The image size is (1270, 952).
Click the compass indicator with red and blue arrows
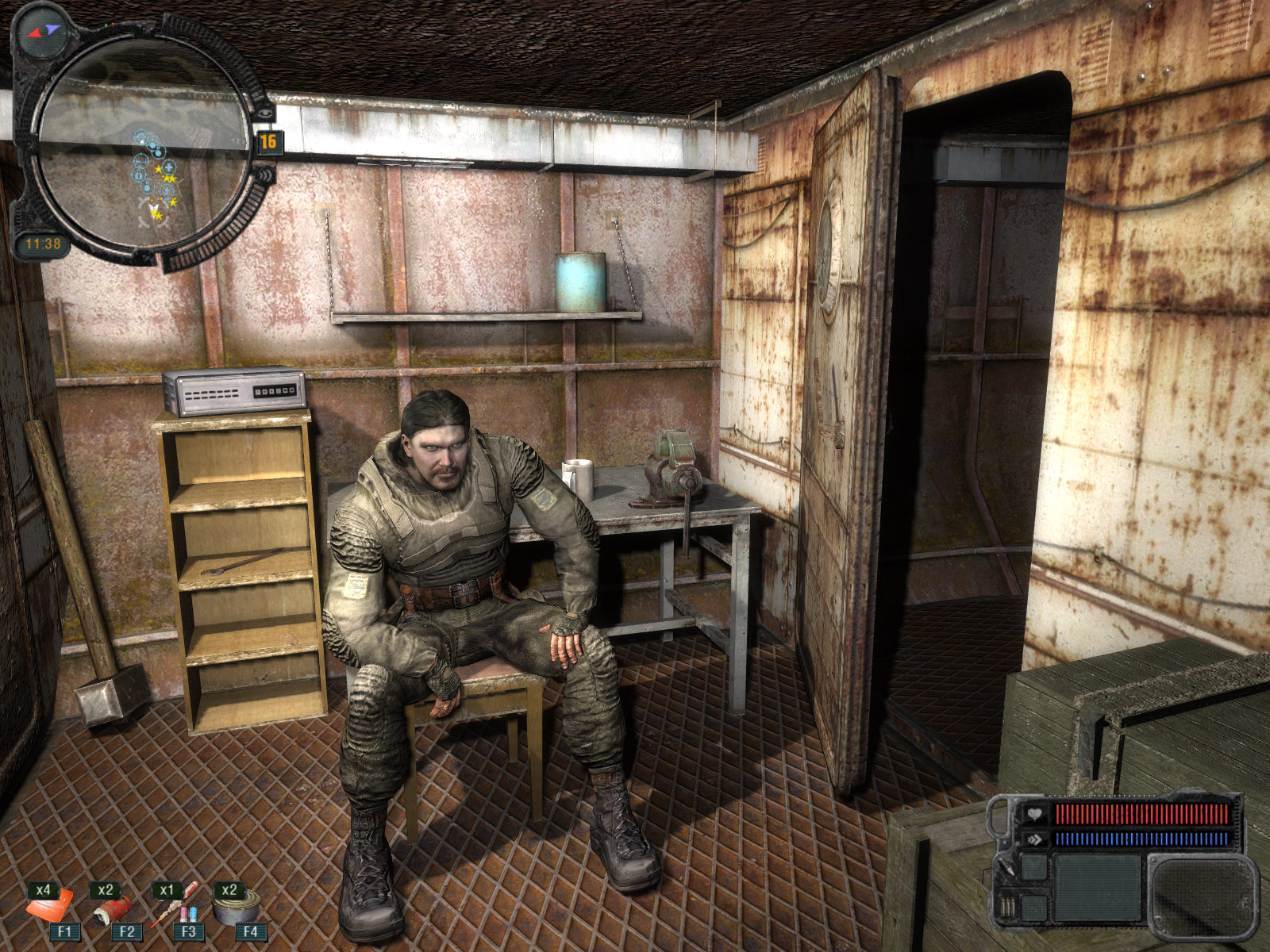pos(43,32)
